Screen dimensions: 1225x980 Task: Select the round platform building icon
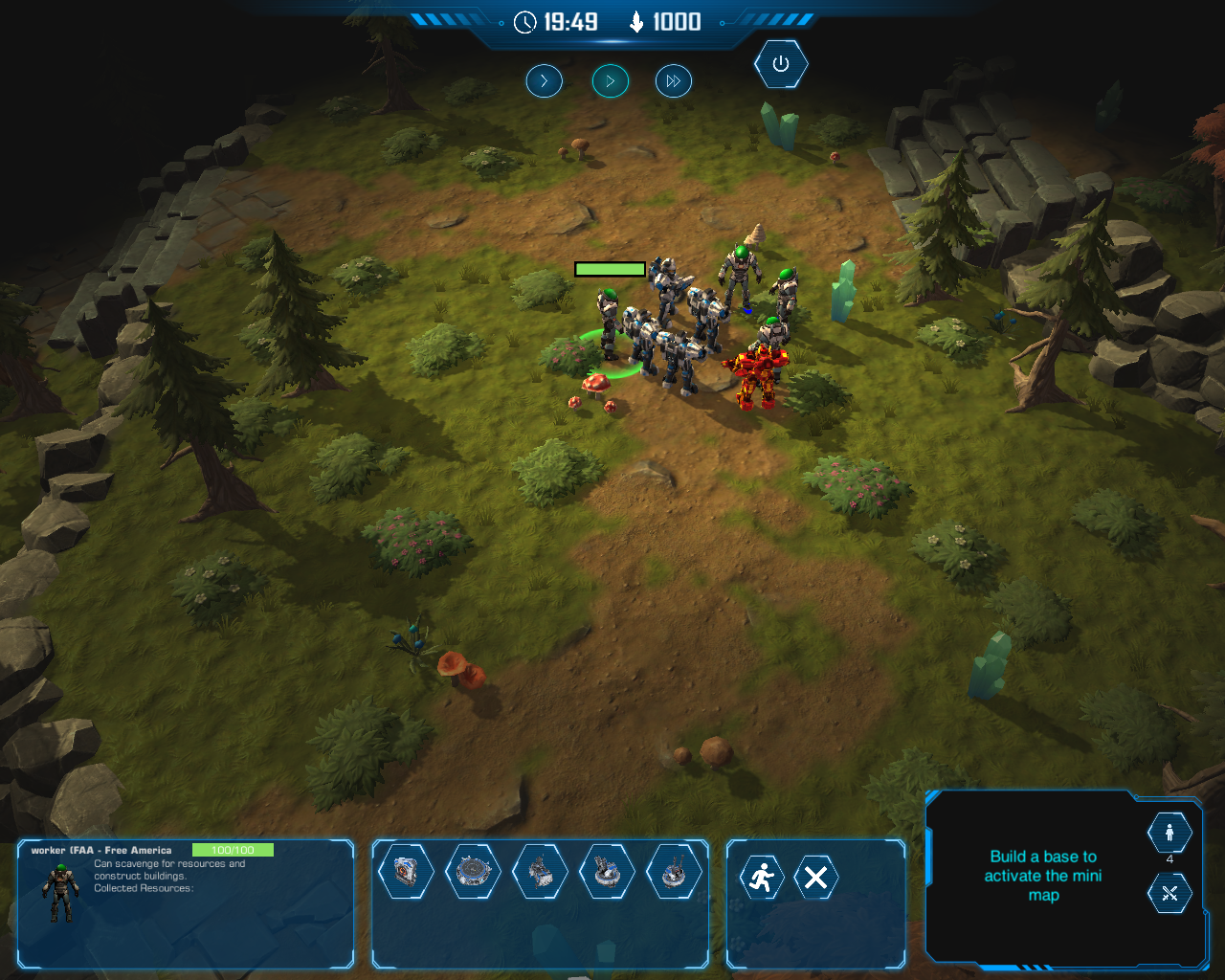pyautogui.click(x=474, y=872)
